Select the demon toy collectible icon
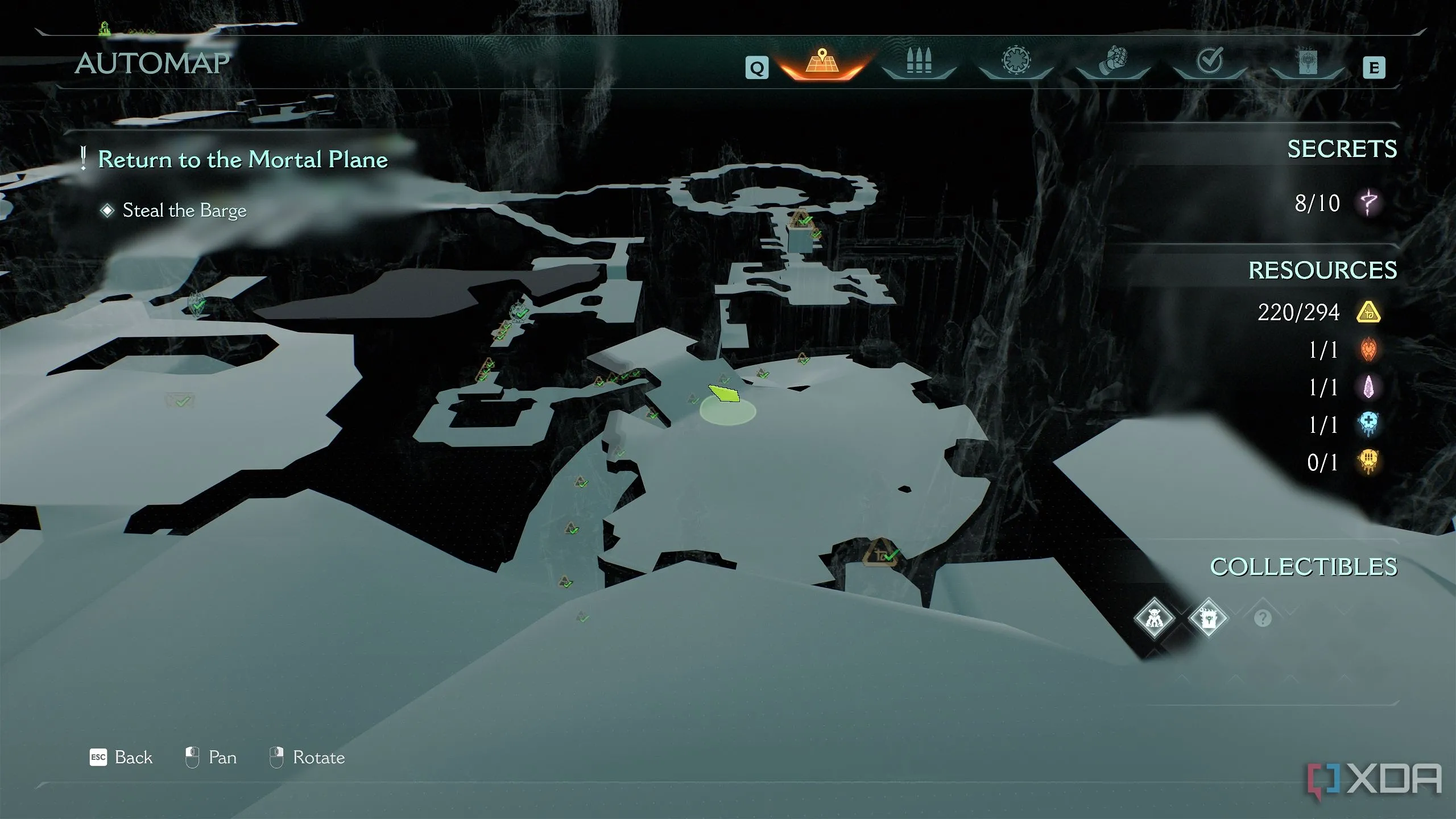The width and height of the screenshot is (1456, 819). point(1154,618)
